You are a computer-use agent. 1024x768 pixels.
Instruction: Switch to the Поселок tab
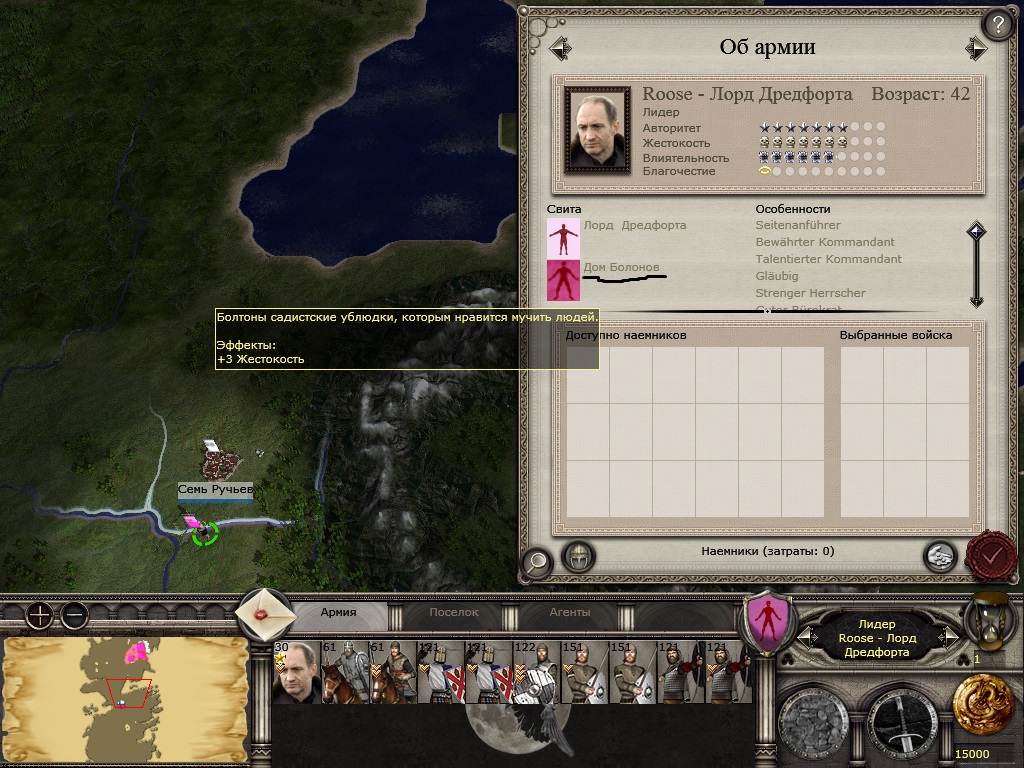pyautogui.click(x=453, y=612)
